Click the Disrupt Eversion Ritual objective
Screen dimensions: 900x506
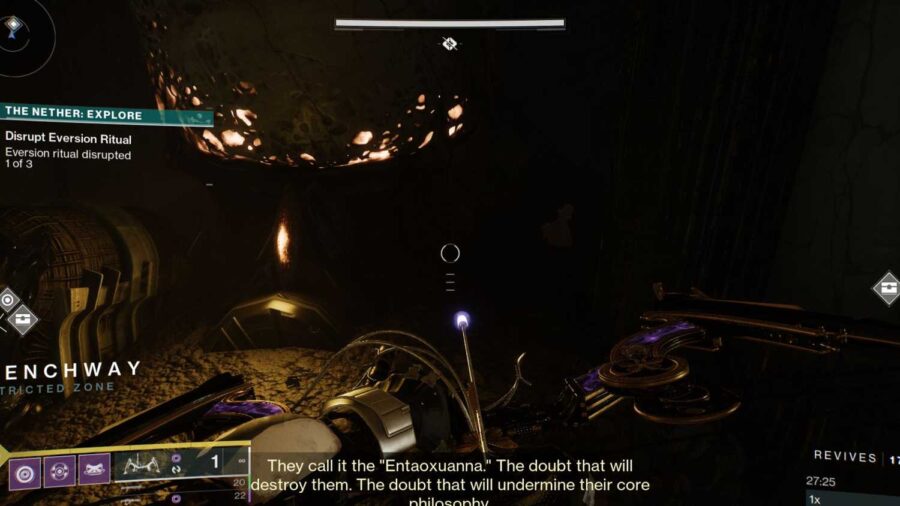click(x=68, y=138)
